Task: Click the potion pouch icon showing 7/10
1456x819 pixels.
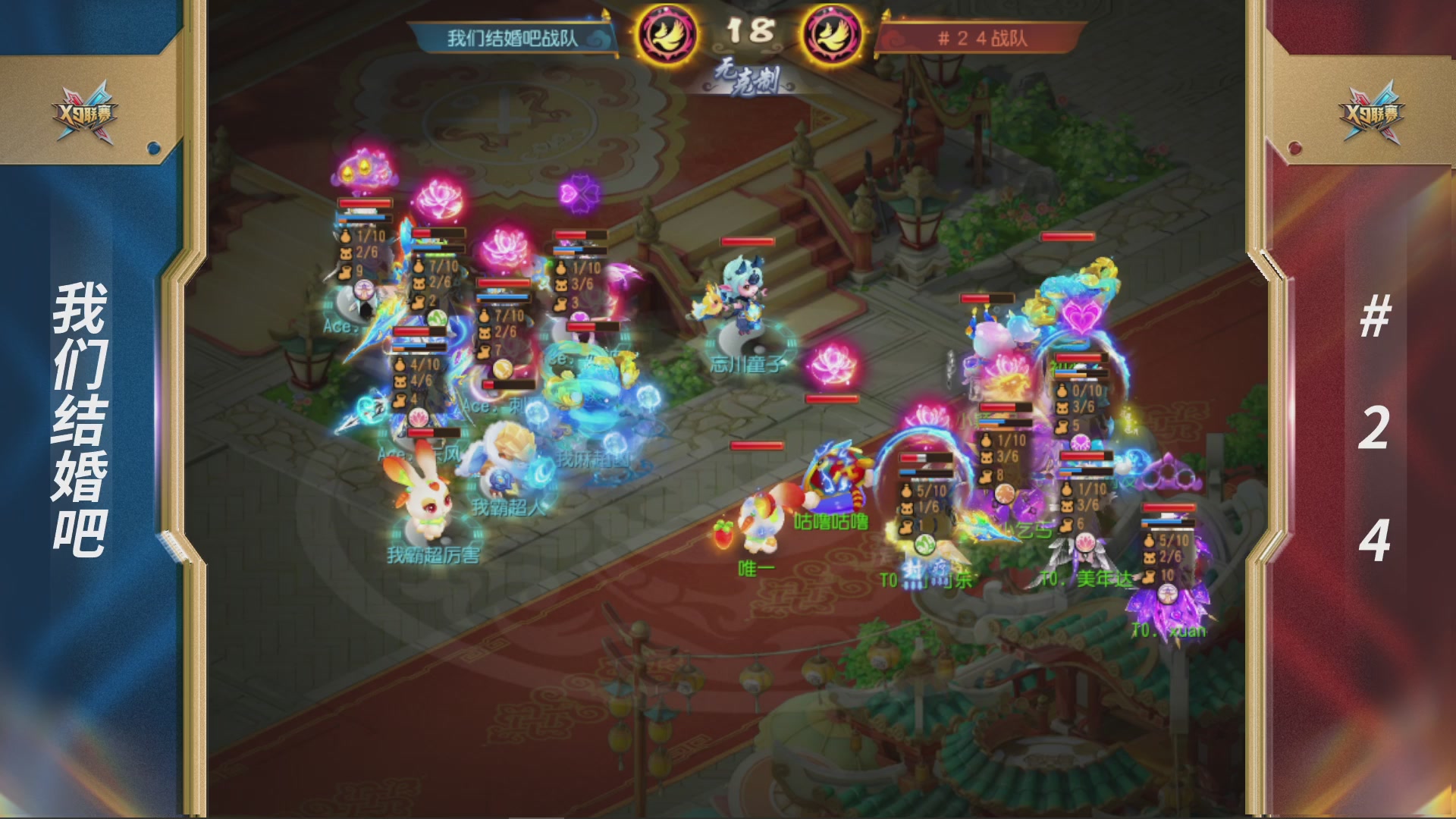Action: tap(485, 316)
